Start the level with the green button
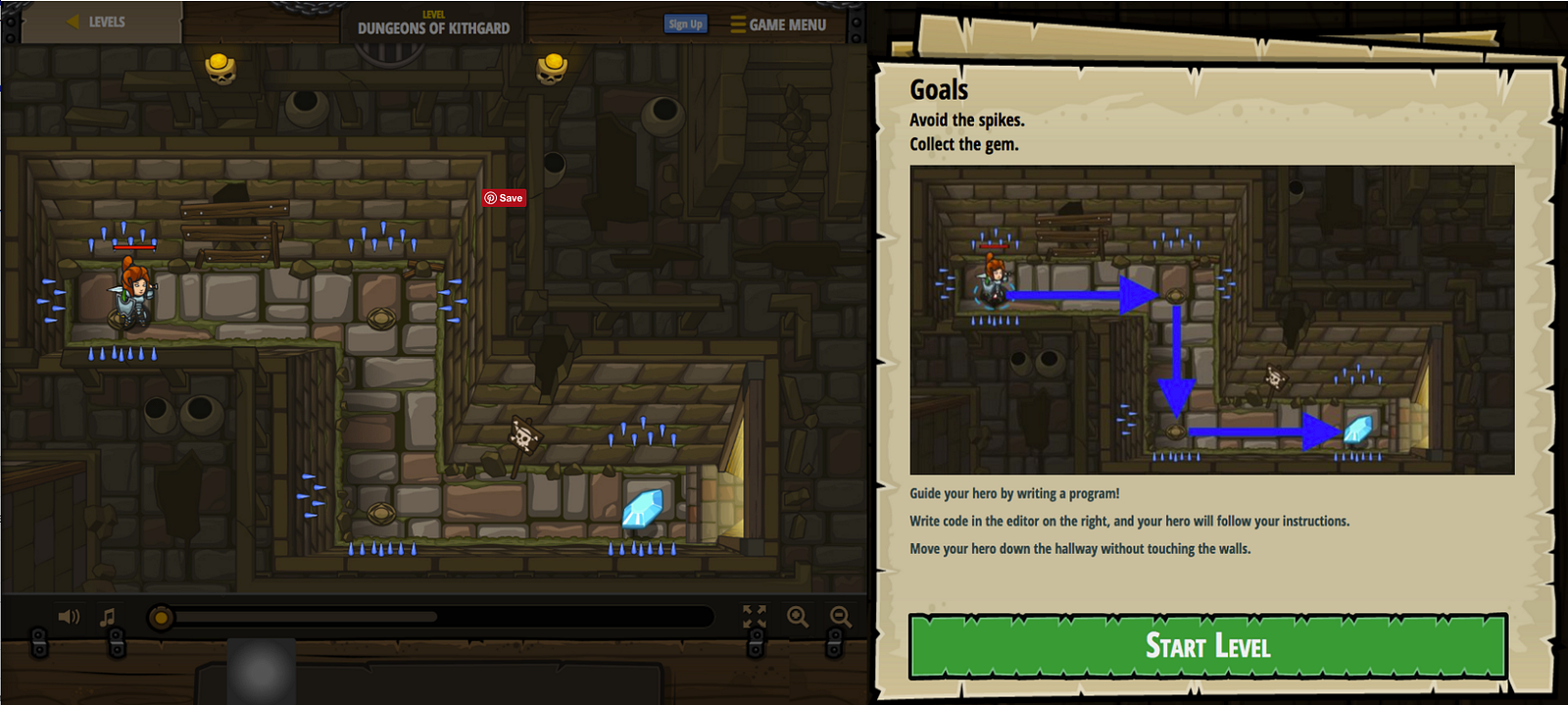This screenshot has height=705, width=1568. (x=1207, y=646)
